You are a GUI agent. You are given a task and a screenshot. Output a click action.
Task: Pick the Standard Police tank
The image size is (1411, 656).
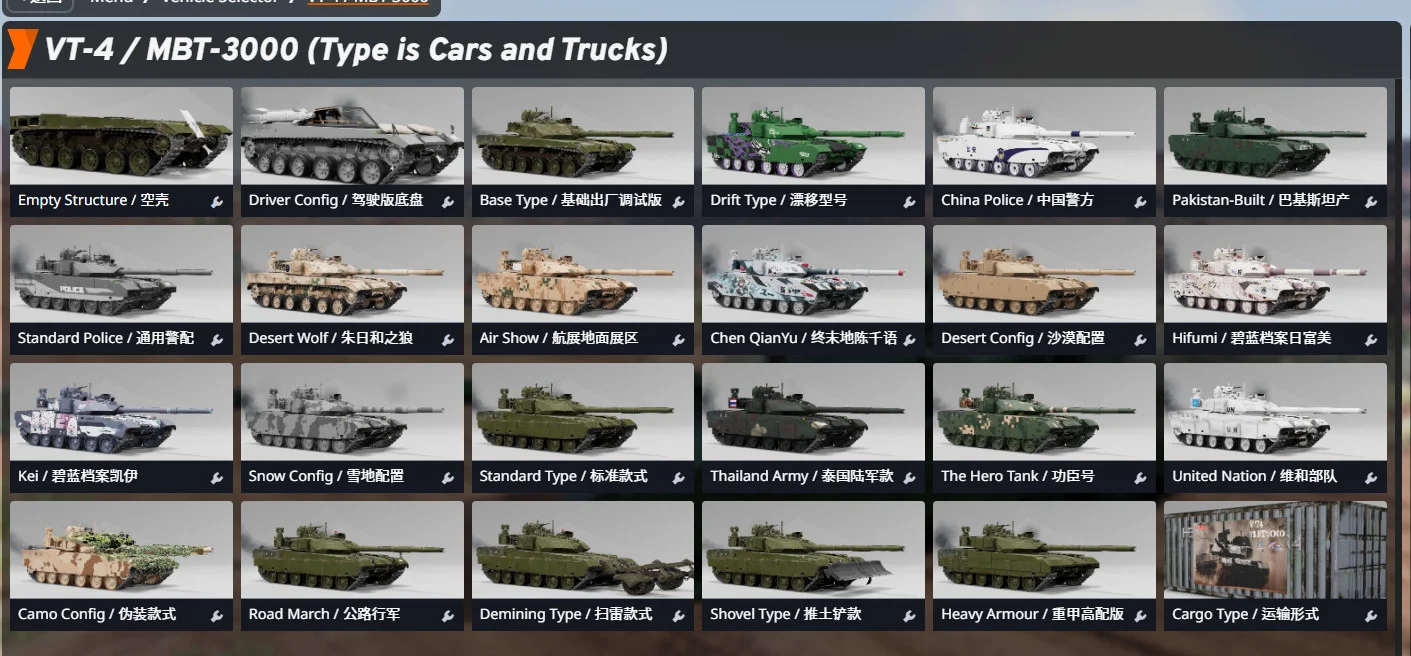point(121,276)
